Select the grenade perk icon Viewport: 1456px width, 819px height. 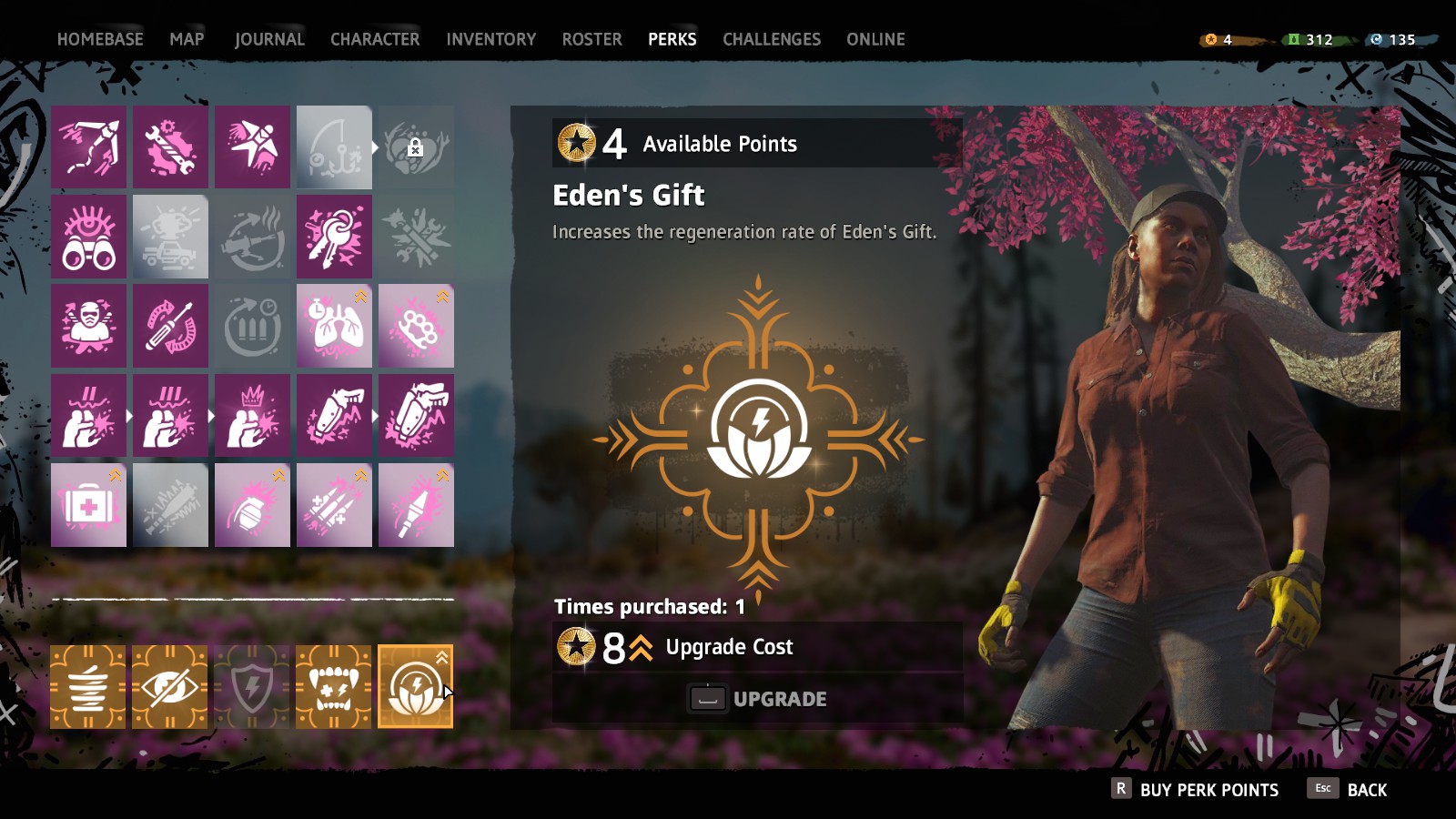pos(252,504)
